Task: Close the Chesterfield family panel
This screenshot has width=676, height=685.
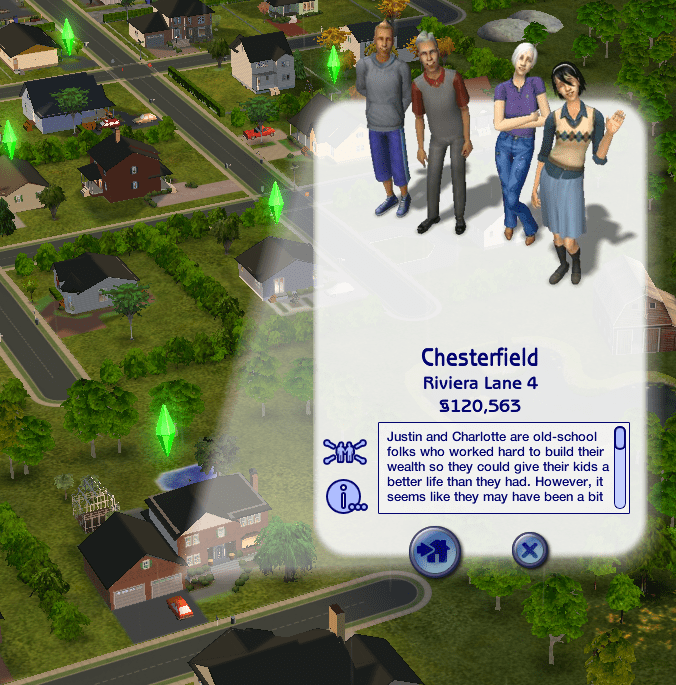Action: click(531, 551)
